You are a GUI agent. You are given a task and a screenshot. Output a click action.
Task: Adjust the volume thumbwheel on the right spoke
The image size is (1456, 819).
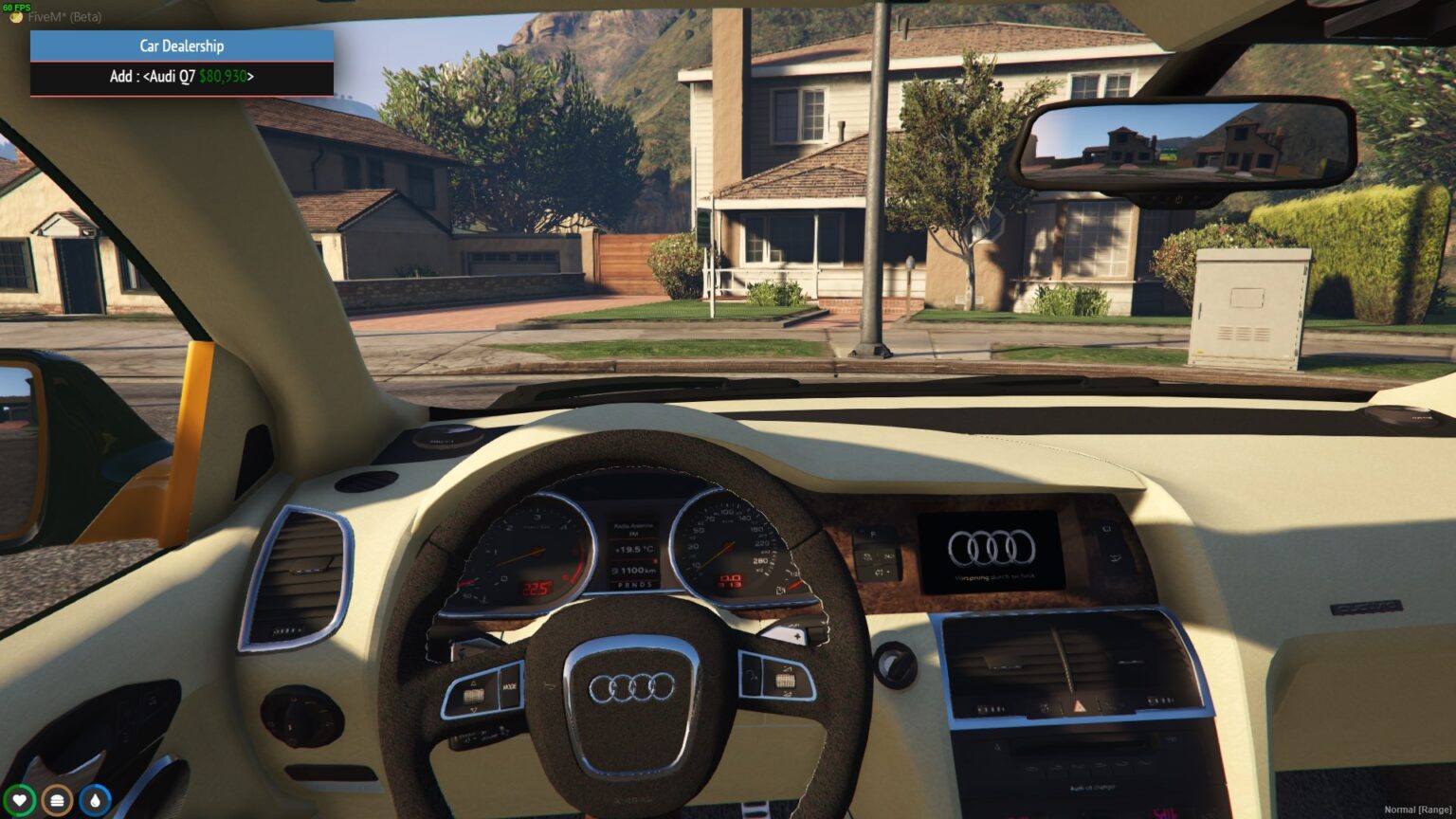pos(786,681)
